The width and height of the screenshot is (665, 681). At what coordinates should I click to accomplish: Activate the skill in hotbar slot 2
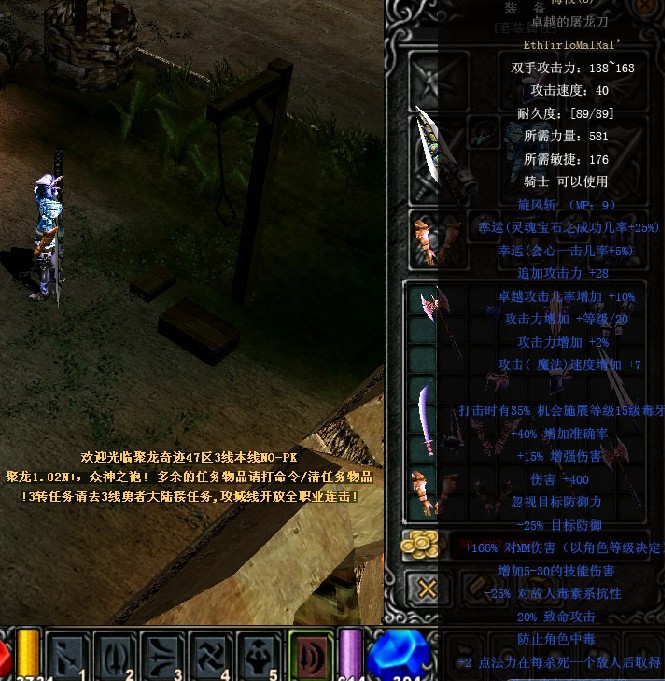(x=118, y=654)
